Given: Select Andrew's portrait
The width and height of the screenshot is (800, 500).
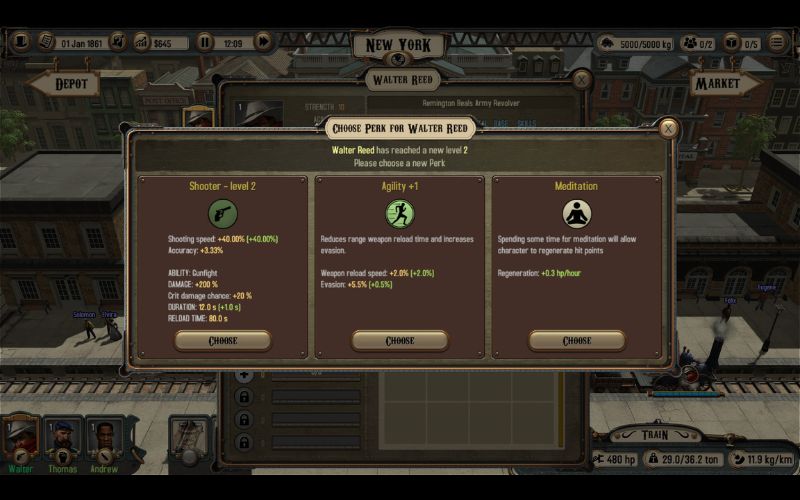Looking at the screenshot, I should tap(104, 438).
